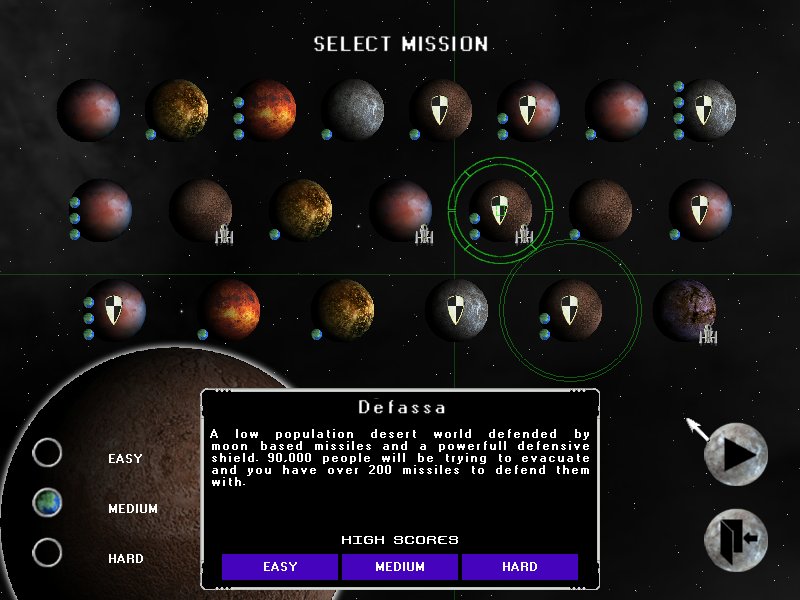Switch to Medium high scores

point(400,567)
